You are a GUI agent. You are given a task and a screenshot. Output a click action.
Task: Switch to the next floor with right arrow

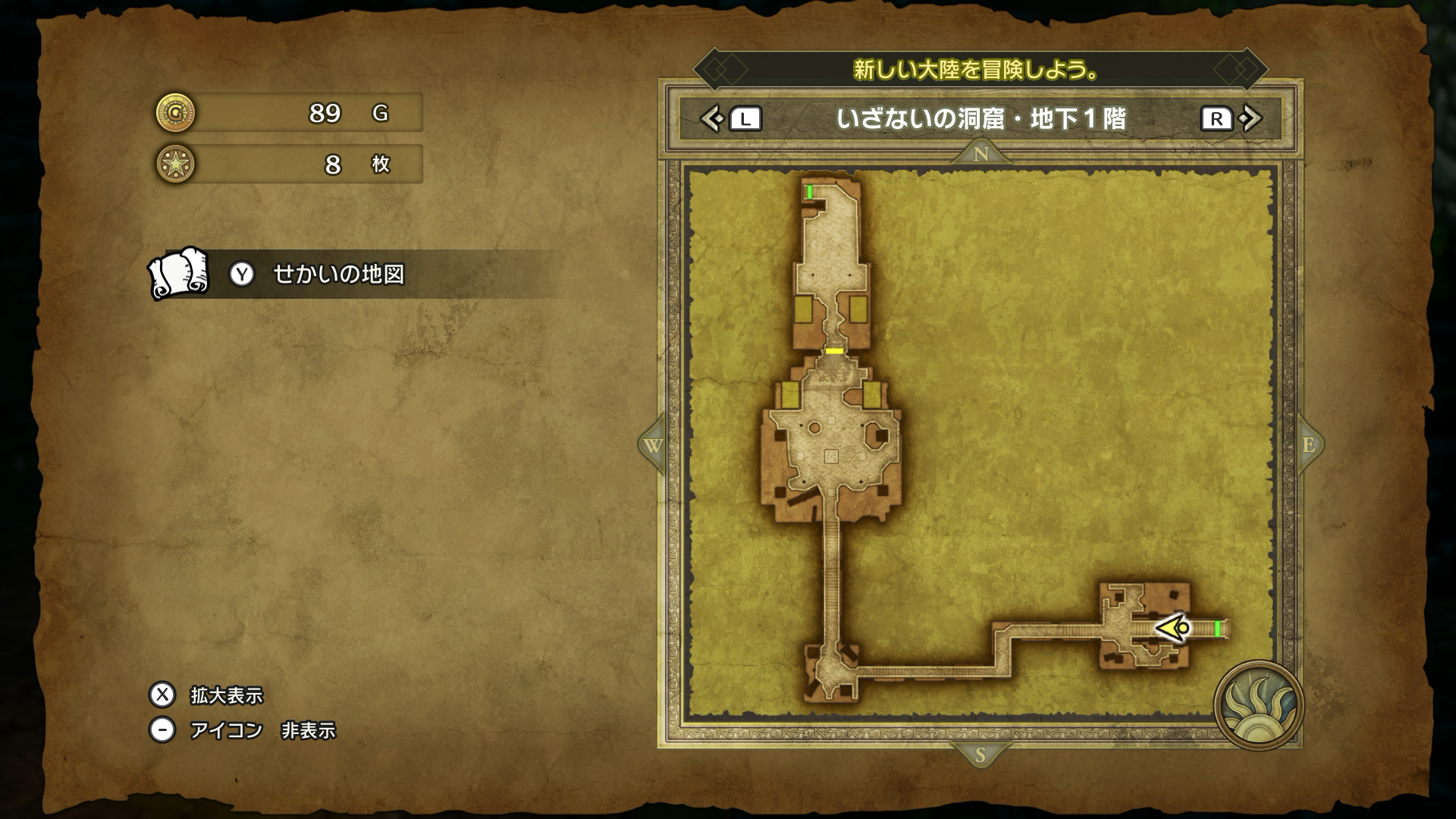point(1250,119)
